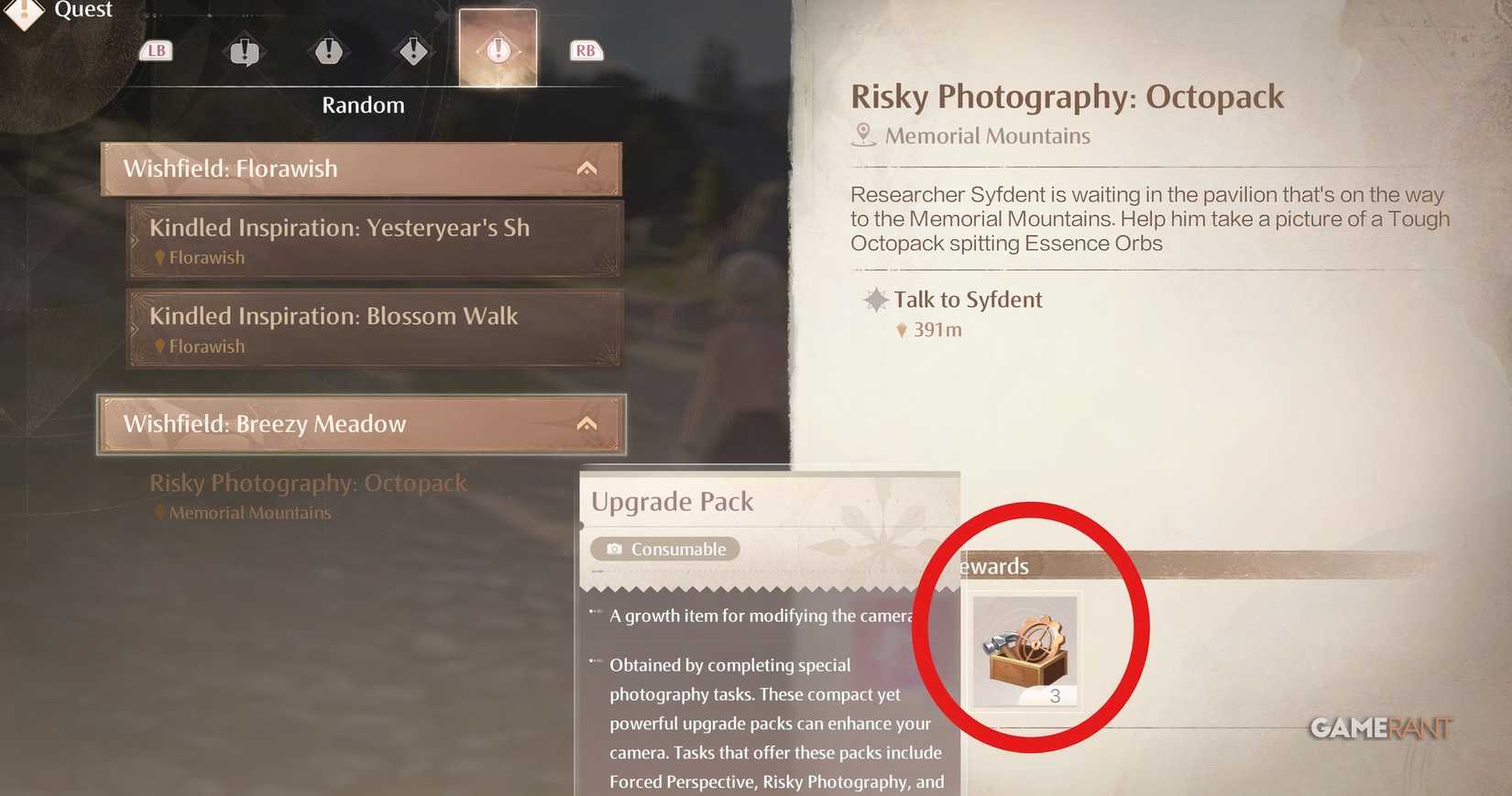Image resolution: width=1512 pixels, height=796 pixels.
Task: Open the Risky Photography: Octopack quest title
Action: [1068, 96]
